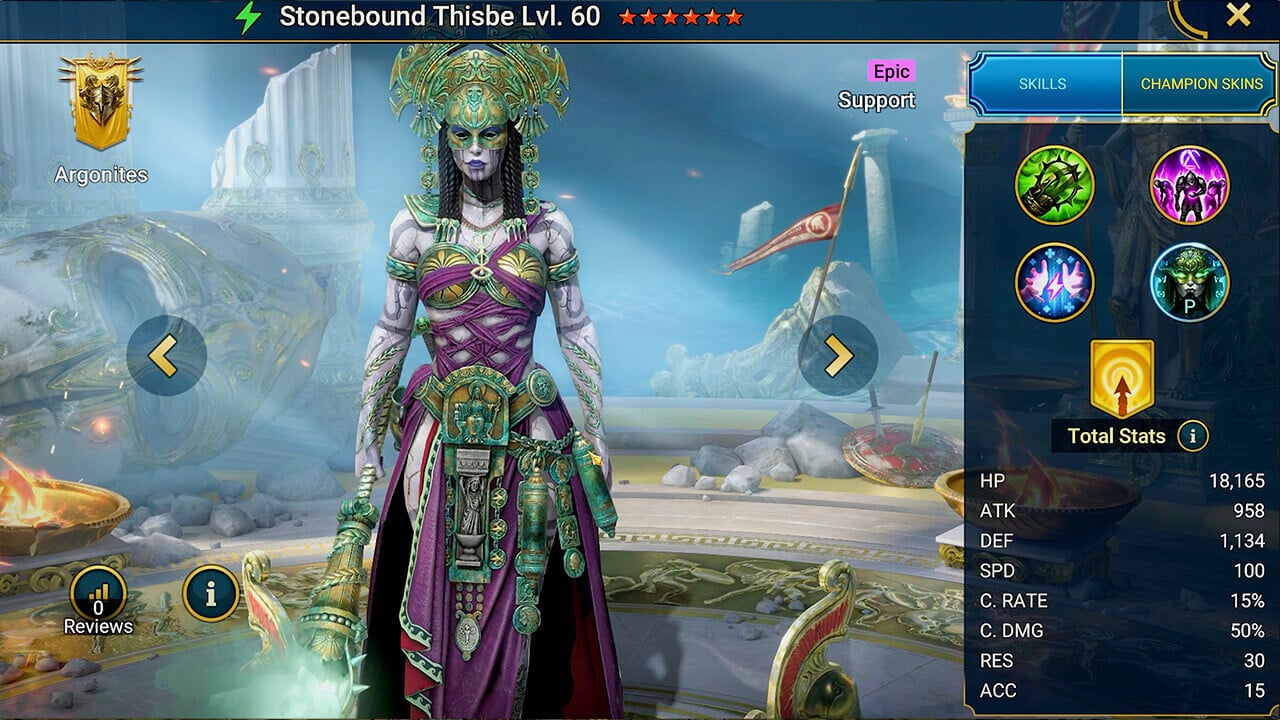Open the Total Stats info tooltip

tap(1192, 436)
